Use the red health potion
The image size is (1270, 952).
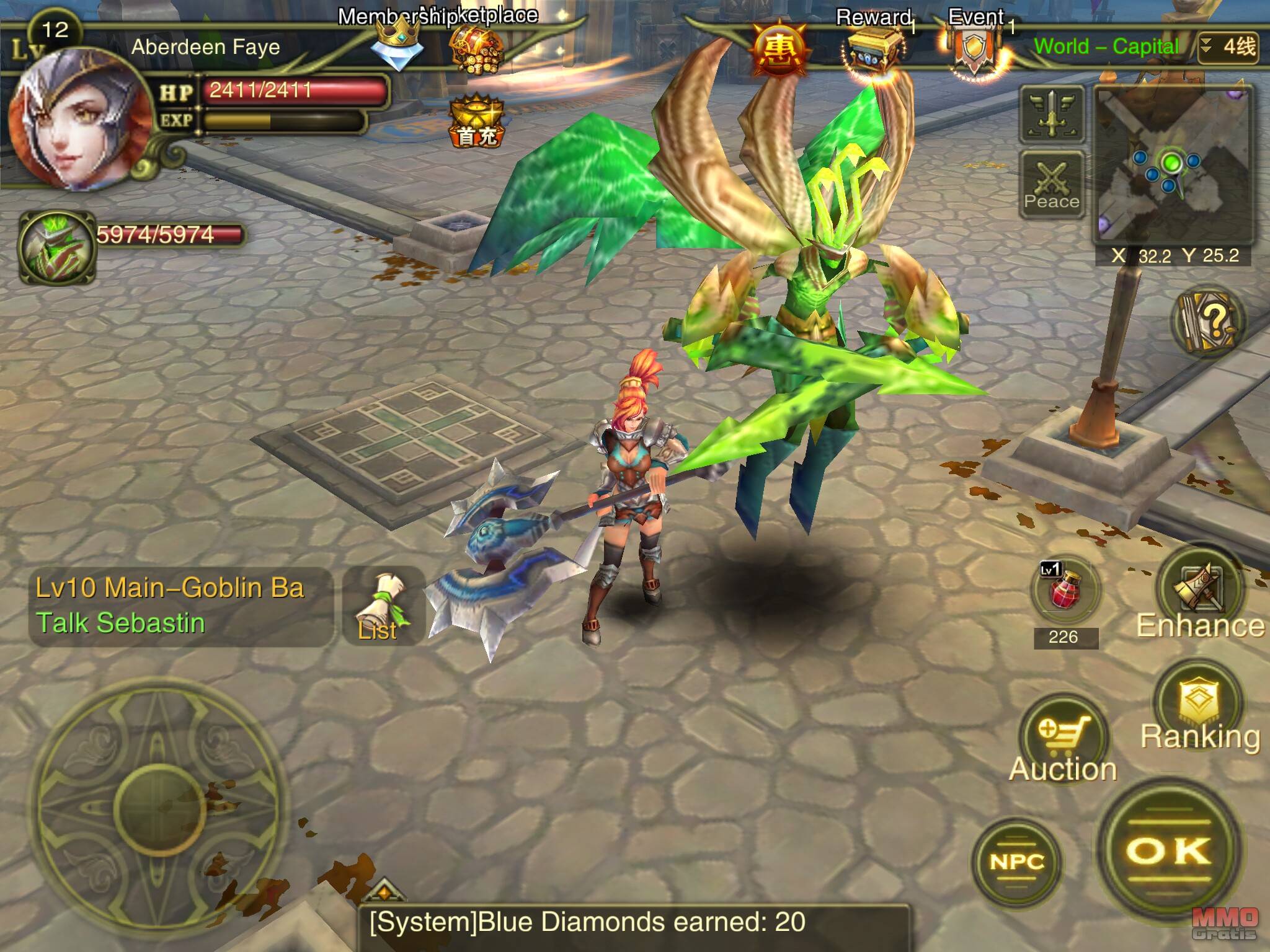pos(1064,592)
